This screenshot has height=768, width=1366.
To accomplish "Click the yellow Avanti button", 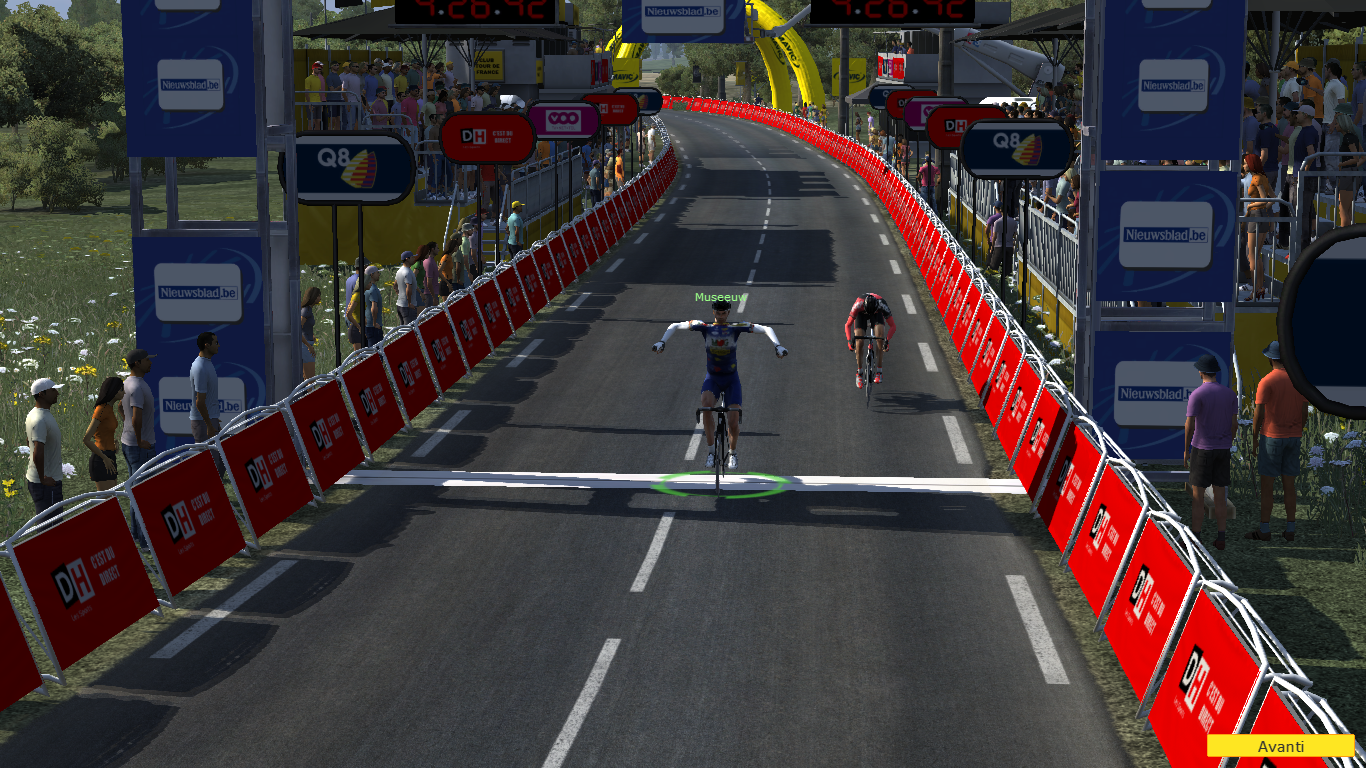I will [x=1280, y=746].
